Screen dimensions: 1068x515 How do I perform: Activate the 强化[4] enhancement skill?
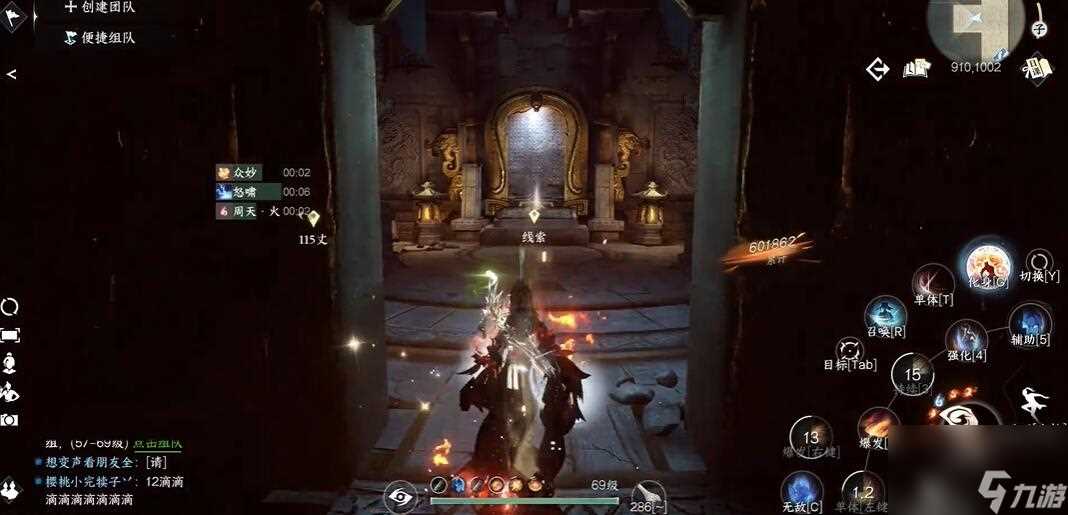[x=966, y=340]
